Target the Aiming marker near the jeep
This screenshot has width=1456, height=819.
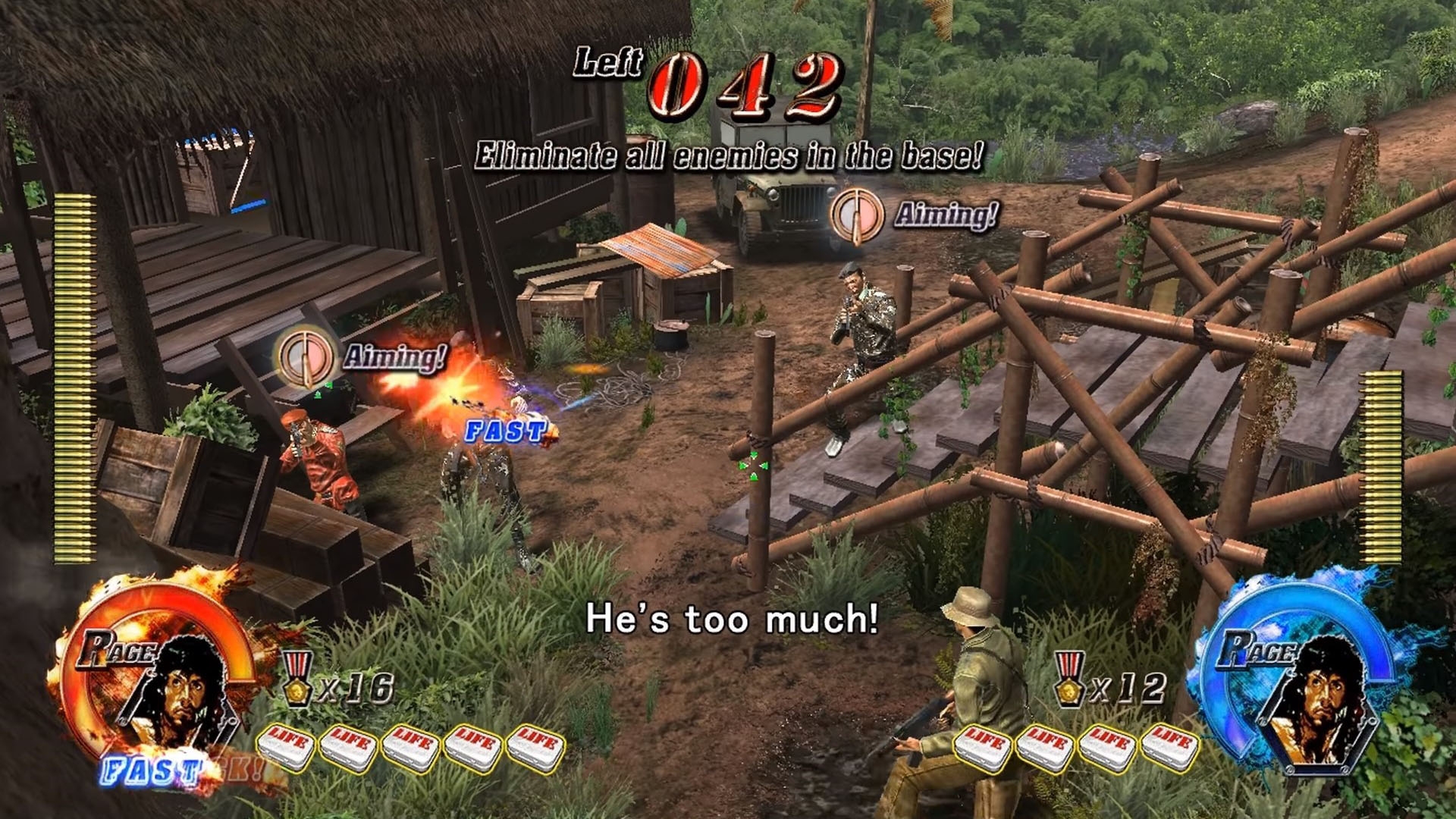(x=857, y=215)
